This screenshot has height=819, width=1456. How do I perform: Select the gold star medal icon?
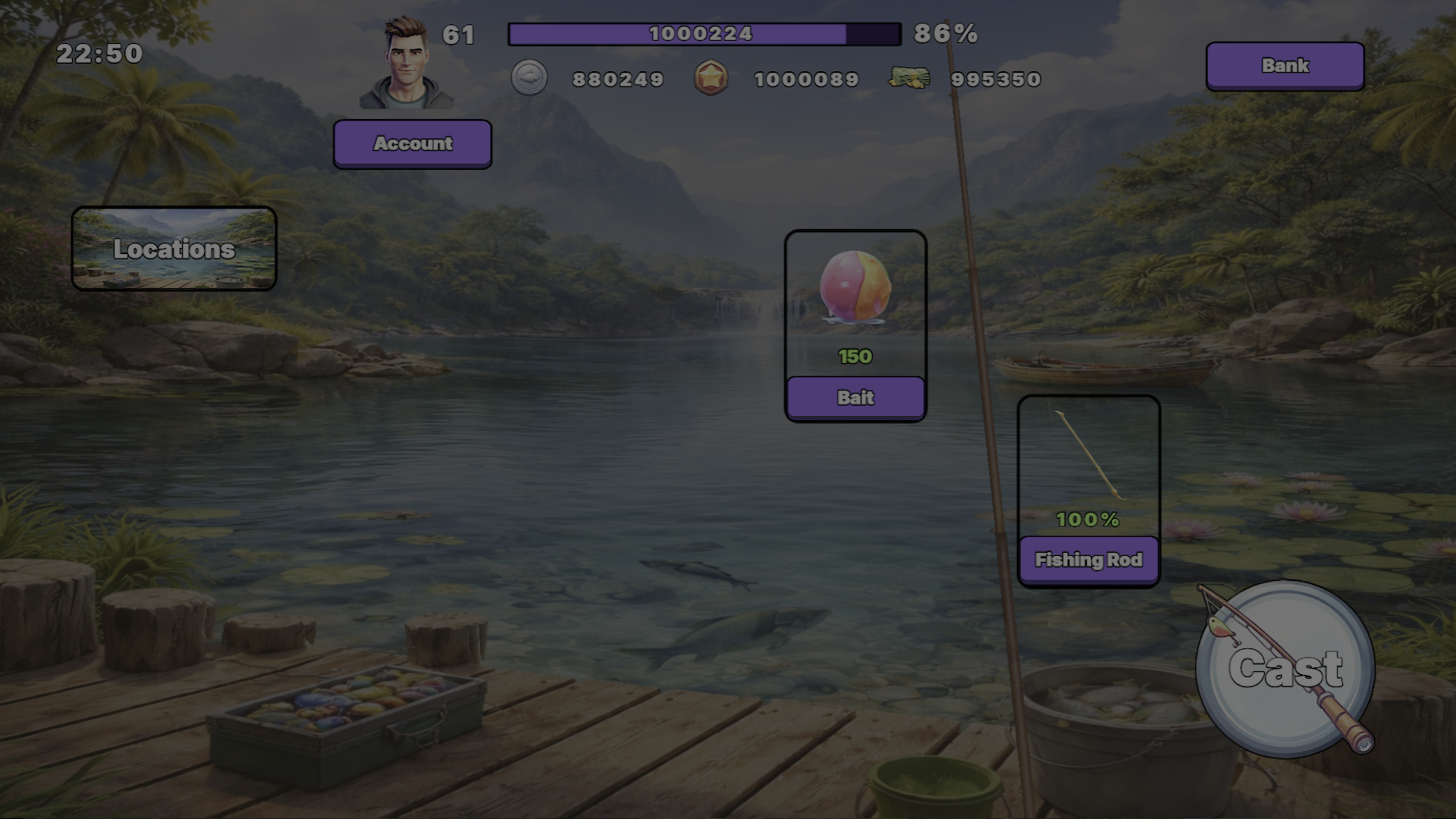tap(711, 79)
